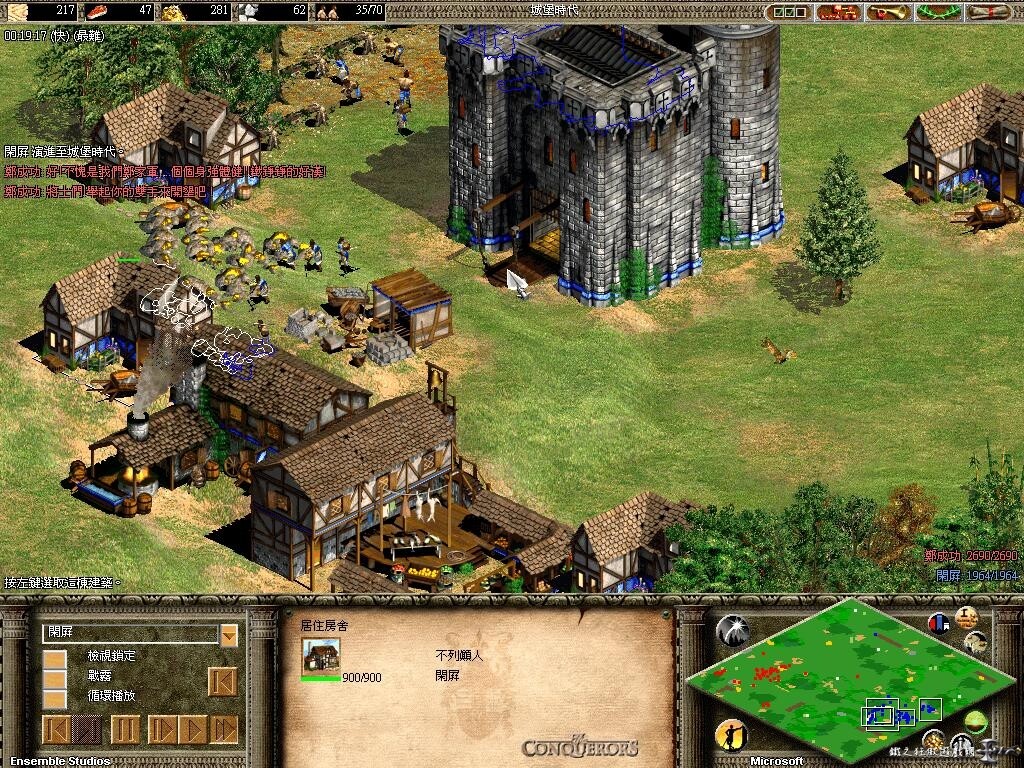Click the selected house portrait
Image resolution: width=1024 pixels, height=768 pixels.
(x=320, y=657)
